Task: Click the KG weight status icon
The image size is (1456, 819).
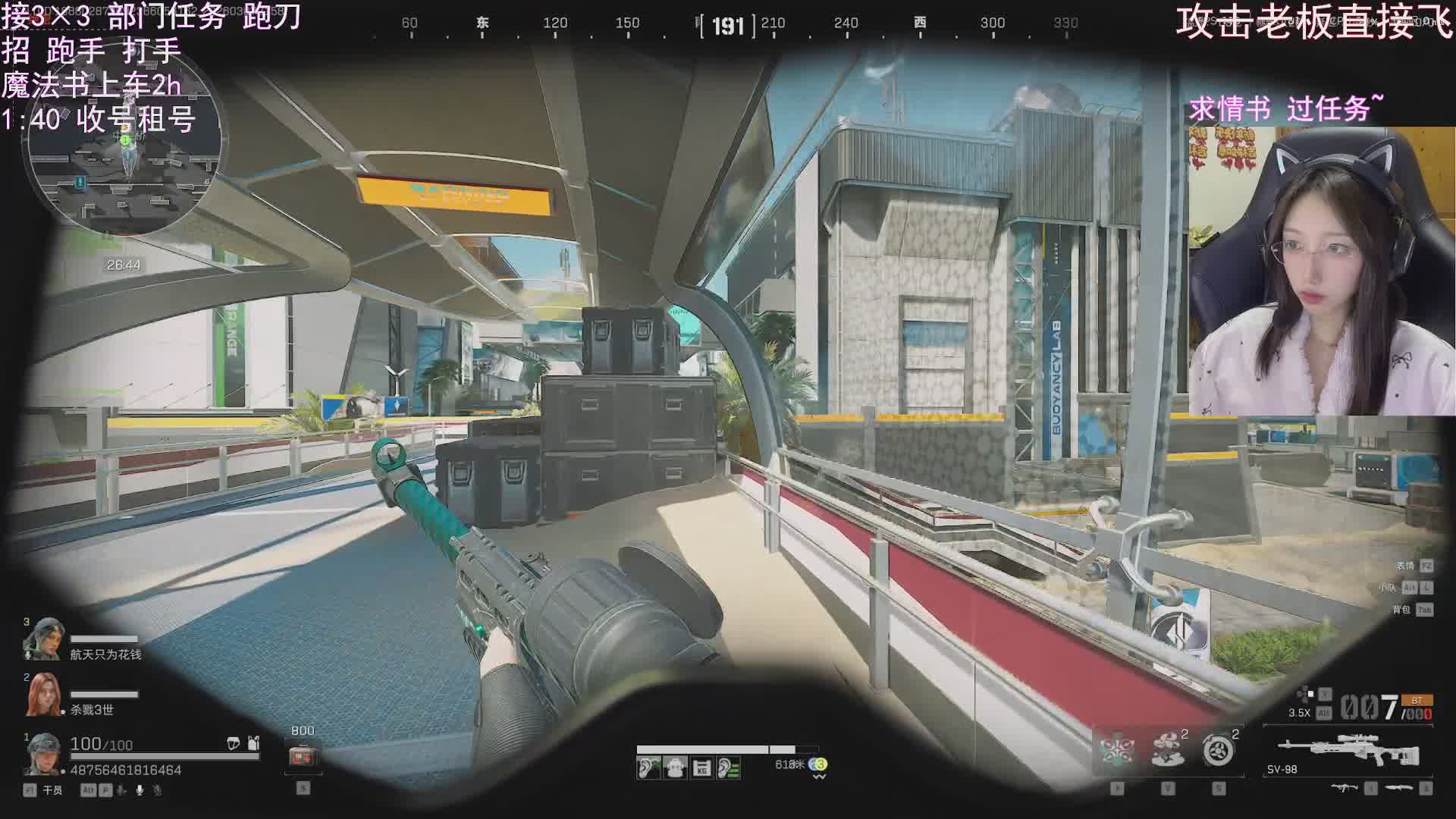Action: (701, 768)
